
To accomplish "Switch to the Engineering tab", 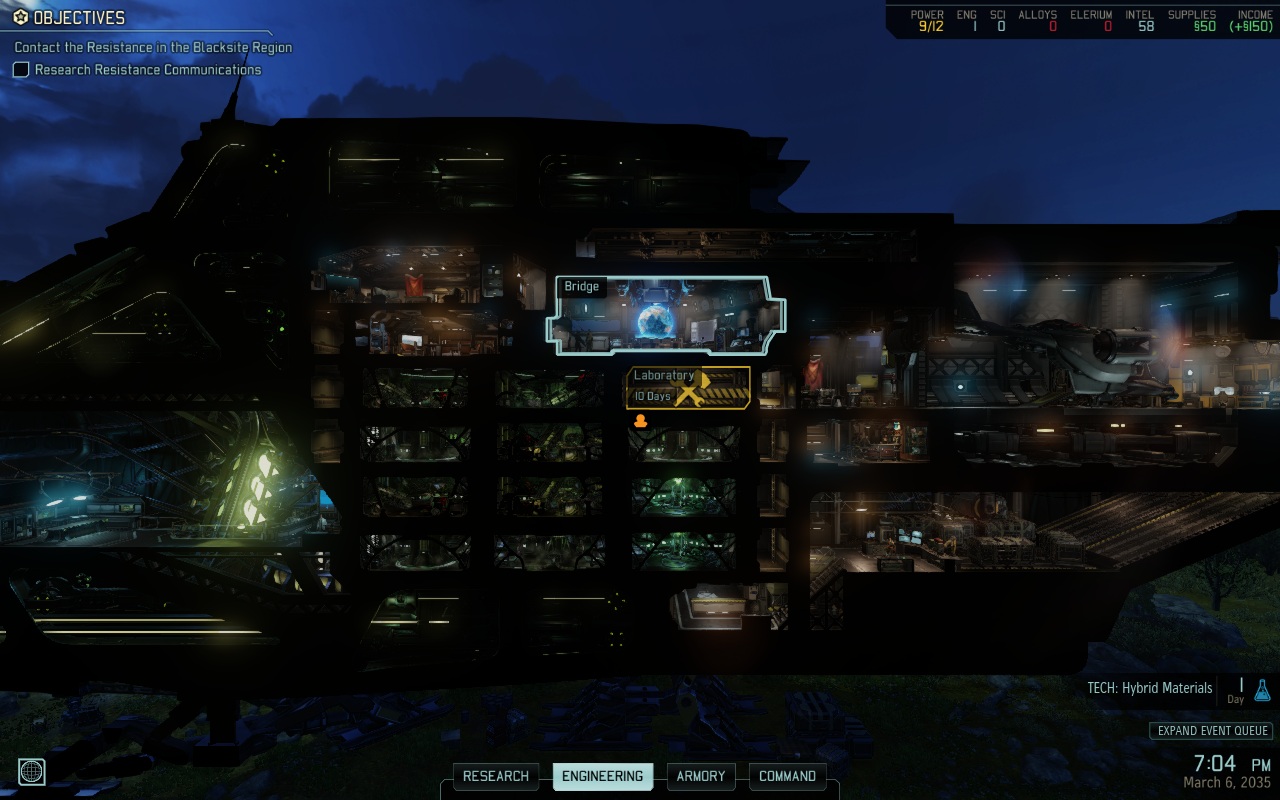I will click(602, 776).
